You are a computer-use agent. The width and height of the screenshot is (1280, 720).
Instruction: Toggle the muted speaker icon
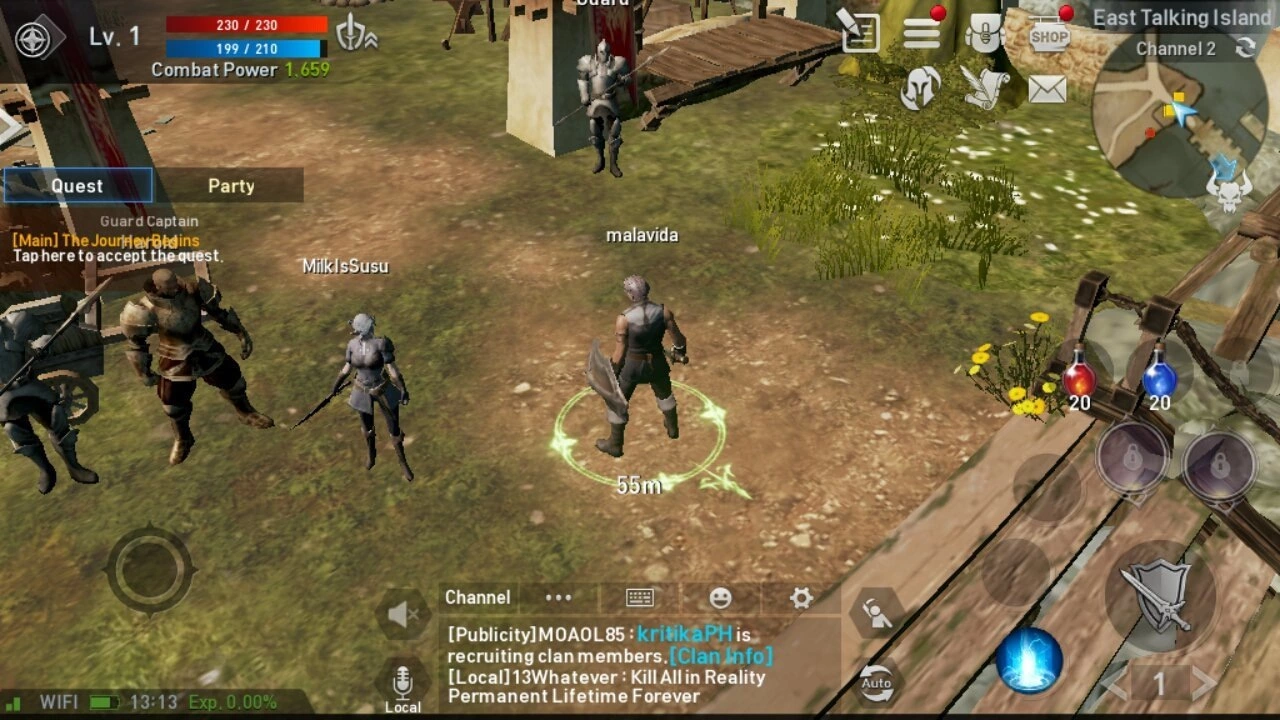pos(402,615)
